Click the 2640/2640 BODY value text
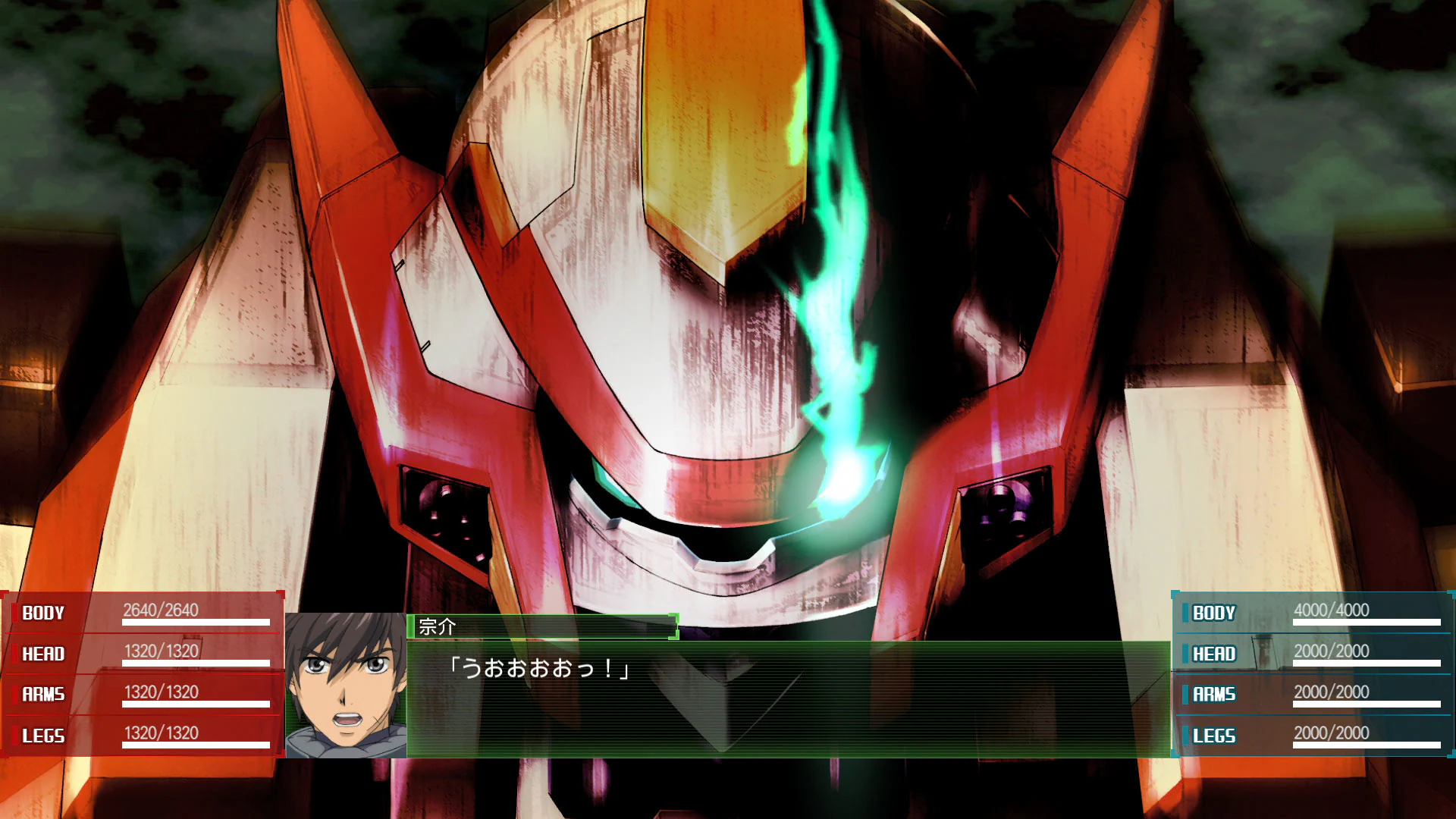 159,610
